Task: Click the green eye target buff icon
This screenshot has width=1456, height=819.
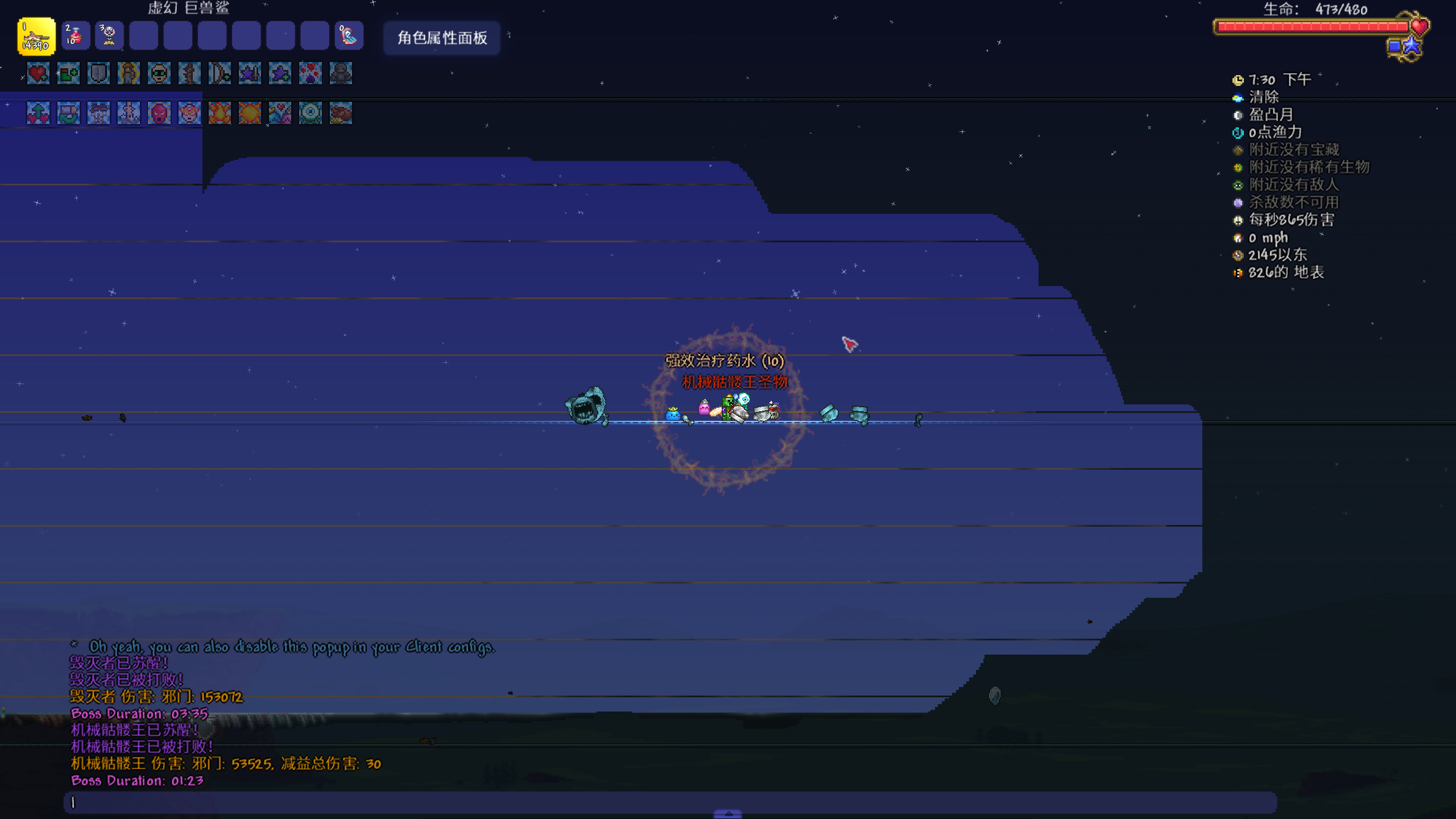Action: point(311,113)
